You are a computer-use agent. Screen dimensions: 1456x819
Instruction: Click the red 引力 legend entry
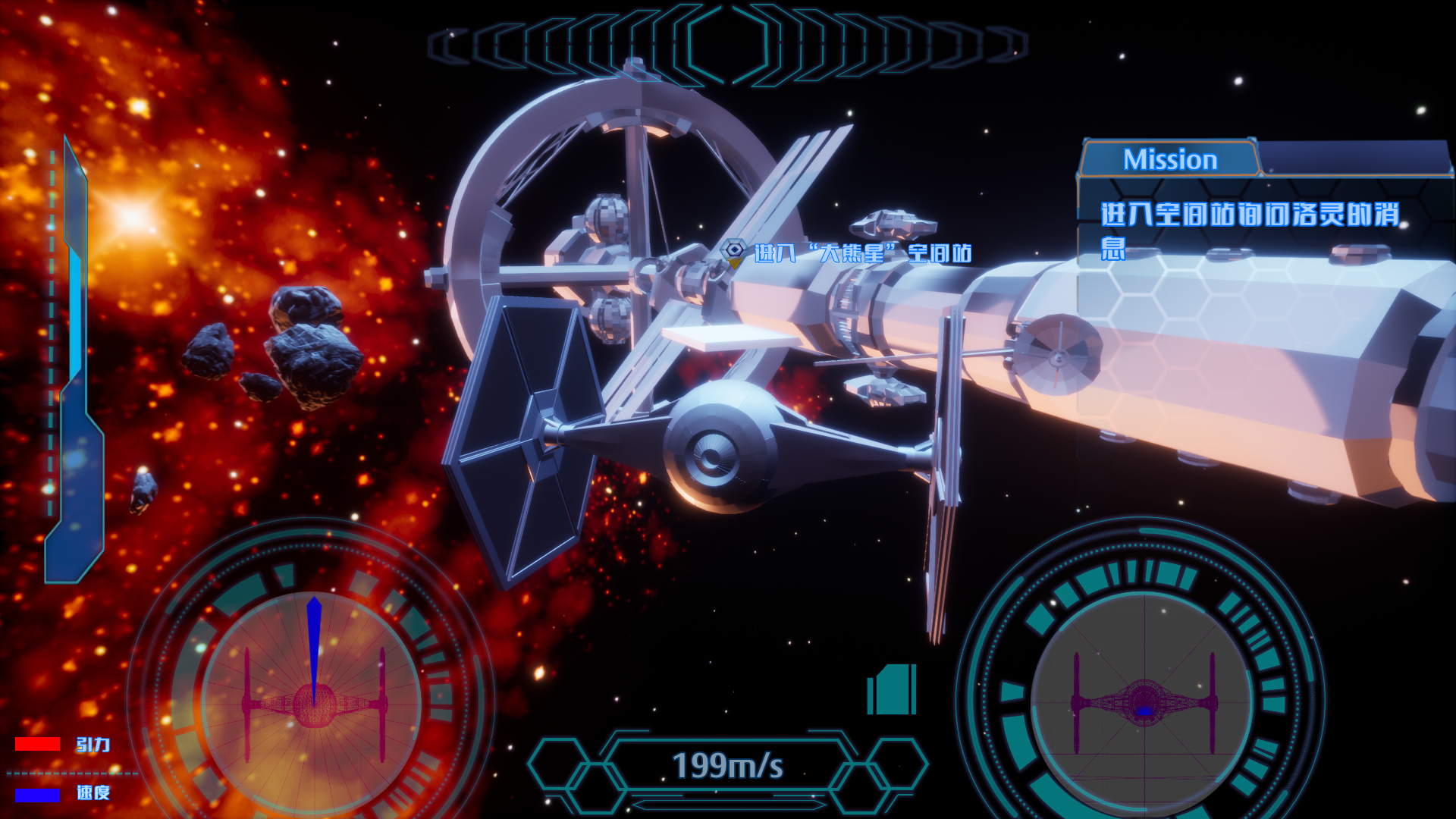[x=64, y=744]
